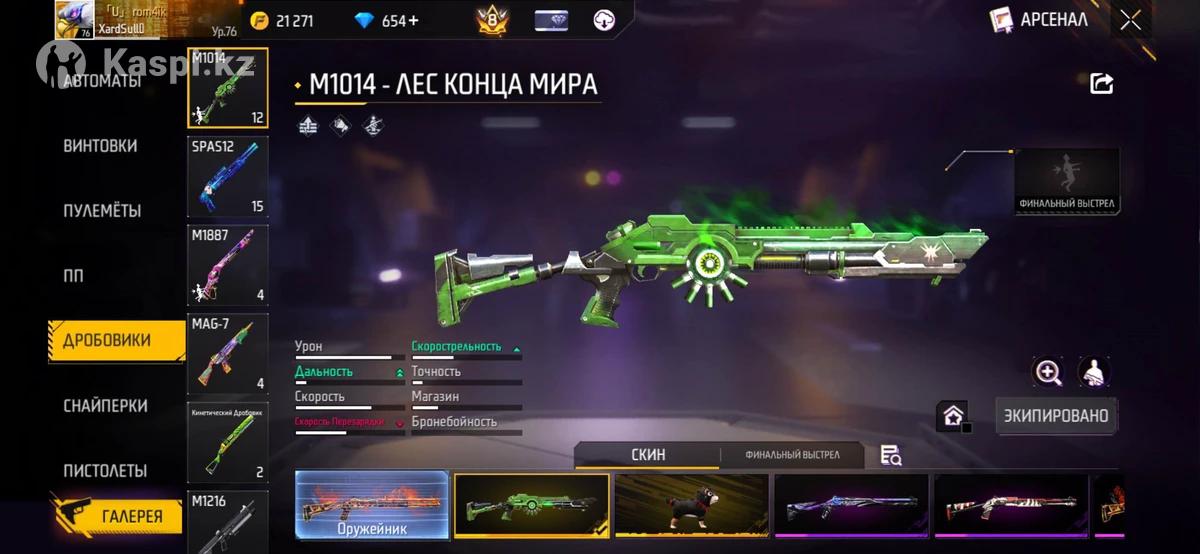This screenshot has height=554, width=1200.
Task: Choose the Снайперки category
Action: click(x=105, y=406)
